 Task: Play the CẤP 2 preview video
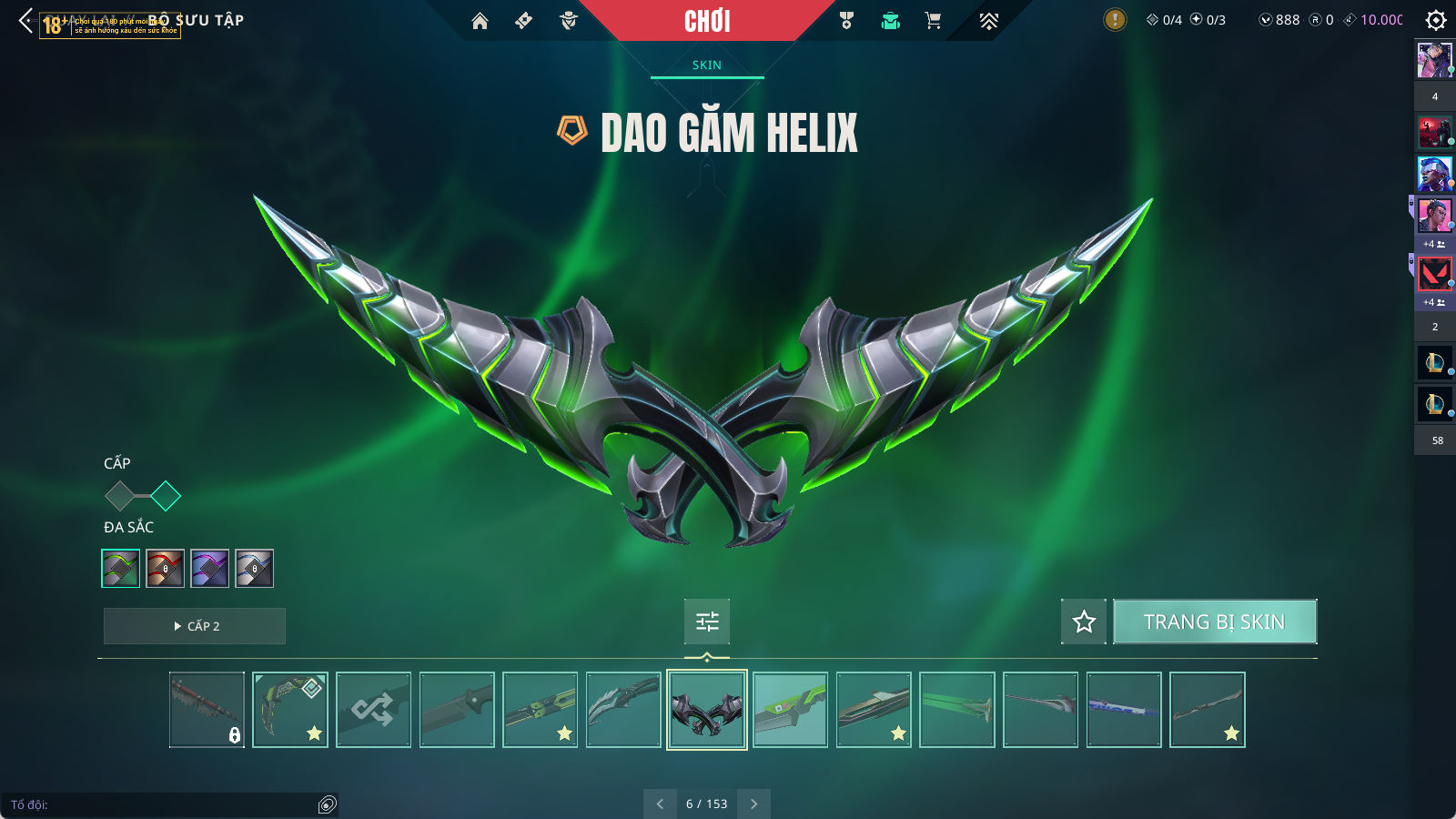195,626
